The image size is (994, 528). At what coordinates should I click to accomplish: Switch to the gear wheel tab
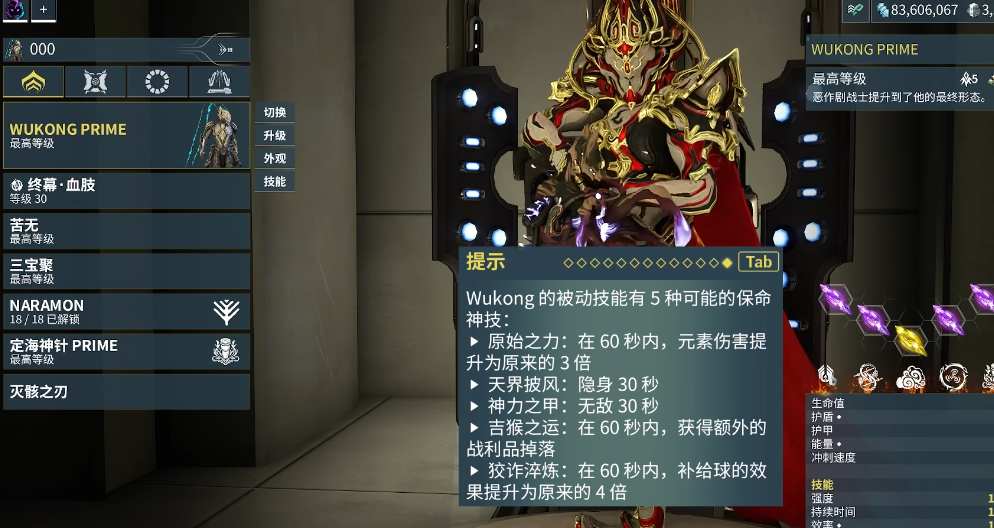[x=157, y=82]
